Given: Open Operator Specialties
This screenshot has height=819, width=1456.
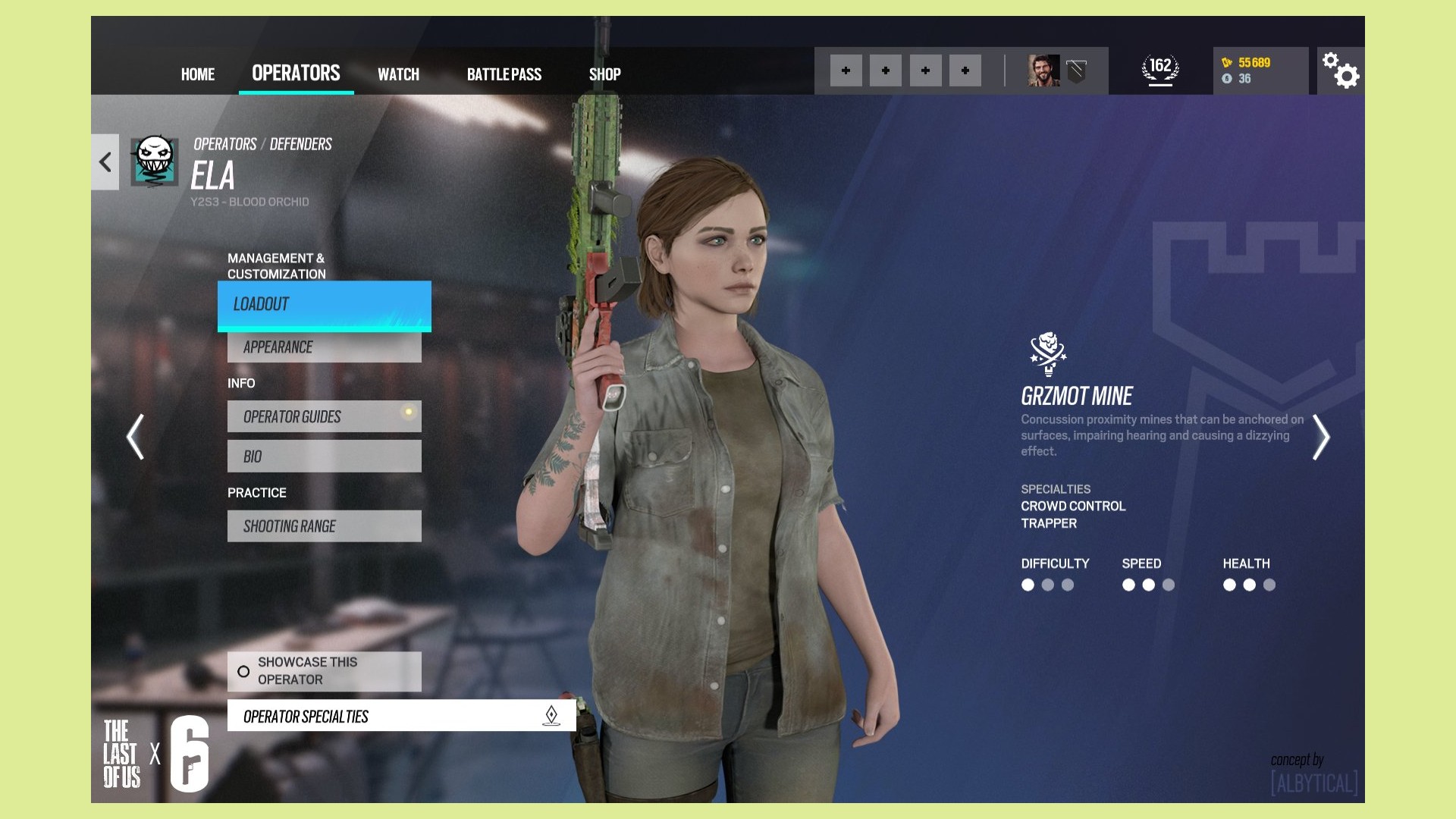Looking at the screenshot, I should tap(401, 716).
